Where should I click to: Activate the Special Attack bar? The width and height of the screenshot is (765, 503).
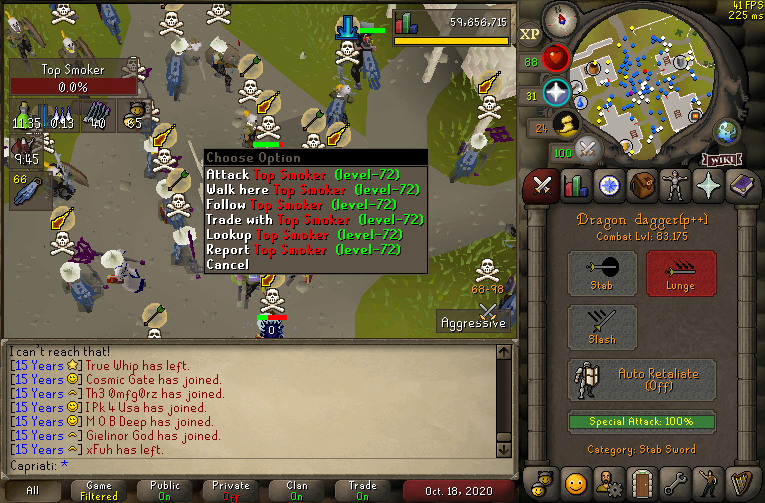(x=642, y=421)
